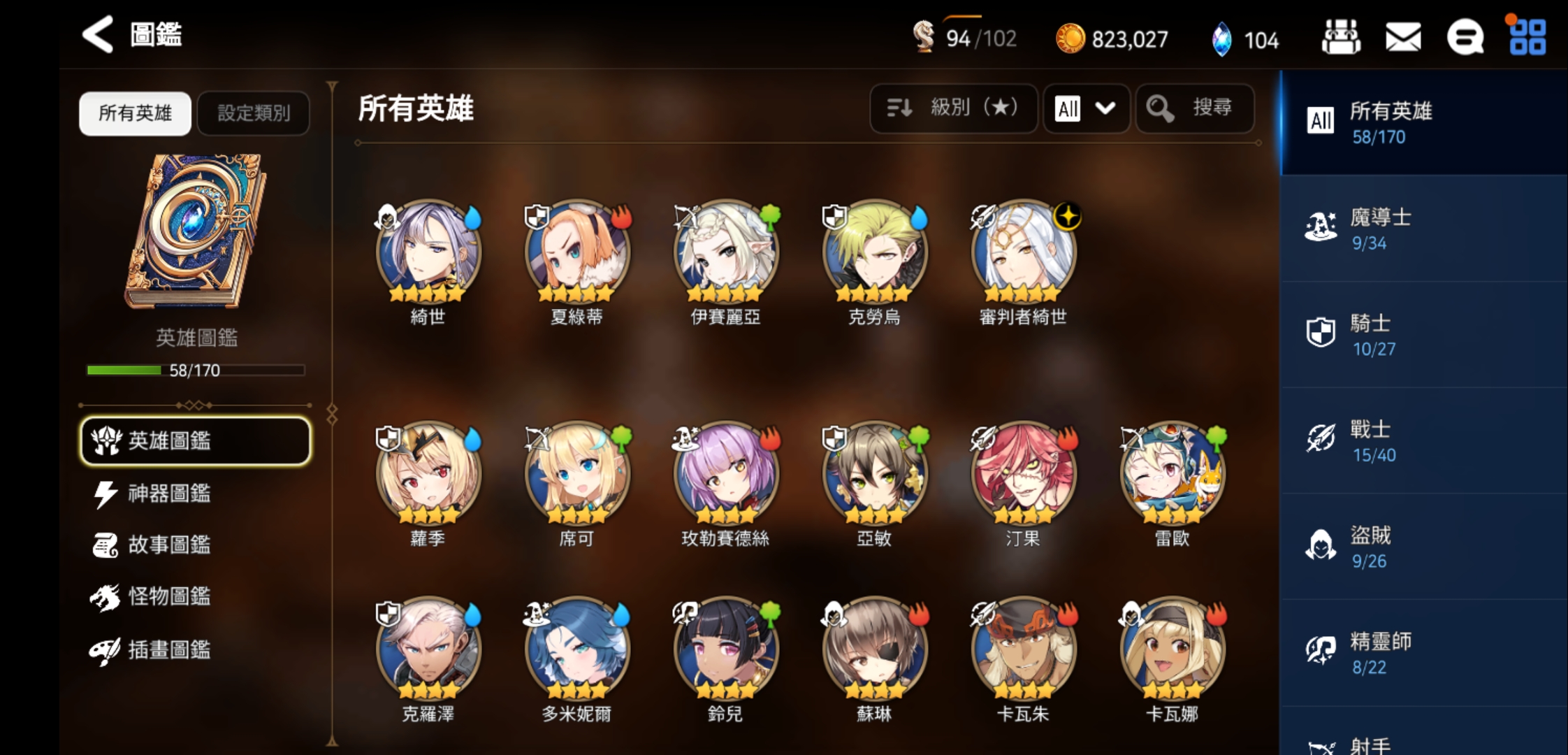Image resolution: width=1568 pixels, height=755 pixels.
Task: Filter heroes by 騎士 knight class
Action: (x=1422, y=336)
